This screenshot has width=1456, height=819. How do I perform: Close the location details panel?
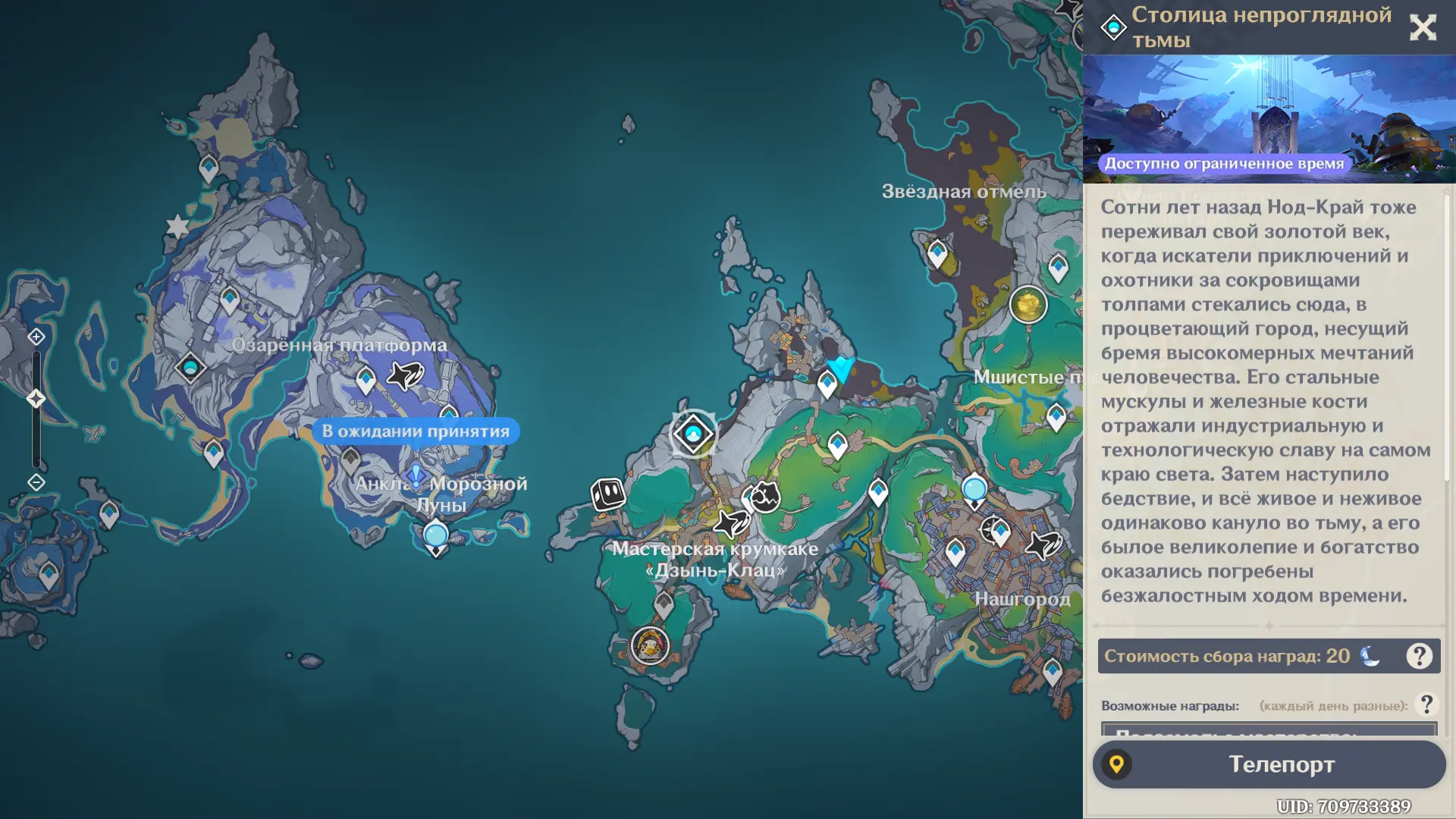(x=1423, y=28)
